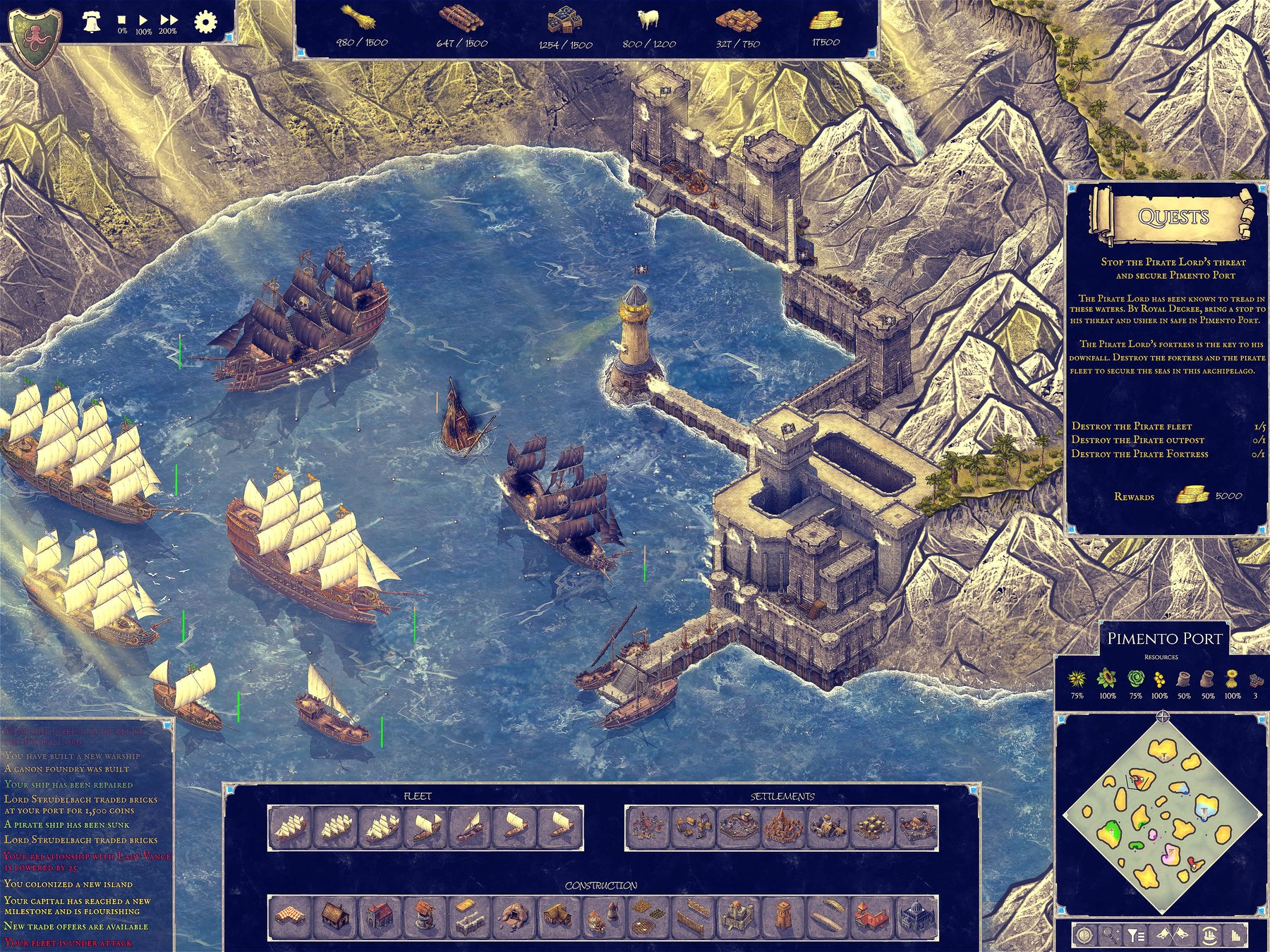1270x952 pixels.
Task: Ring the bell notification icon
Action: tap(91, 20)
